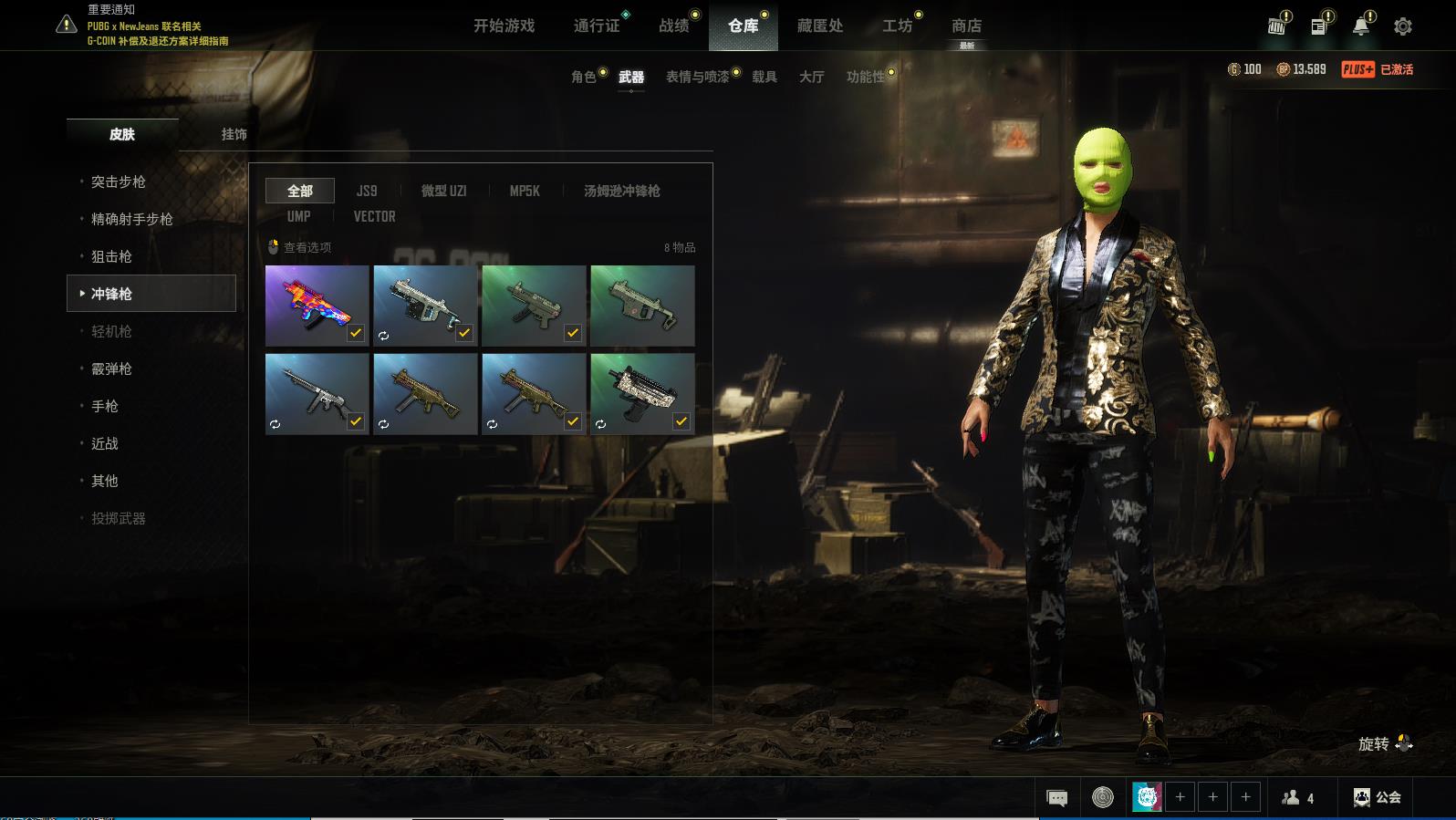Choose the 突击步枪 assault rifle category
Screen dimensions: 1456x820
click(x=119, y=182)
